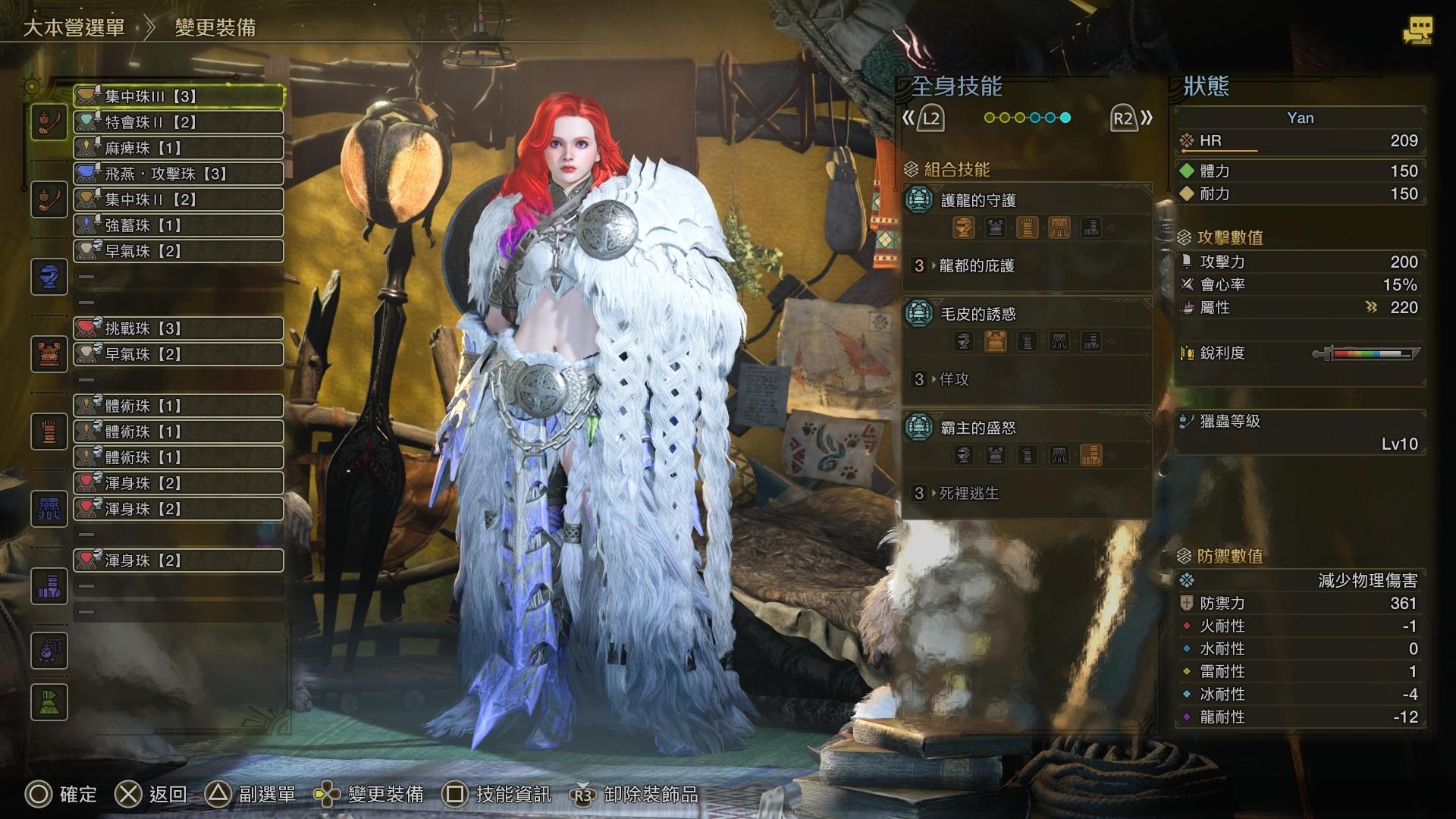The width and height of the screenshot is (1456, 819).
Task: Toggle the leg armor piece icon under 霸主的盛怒
Action: (x=1090, y=456)
